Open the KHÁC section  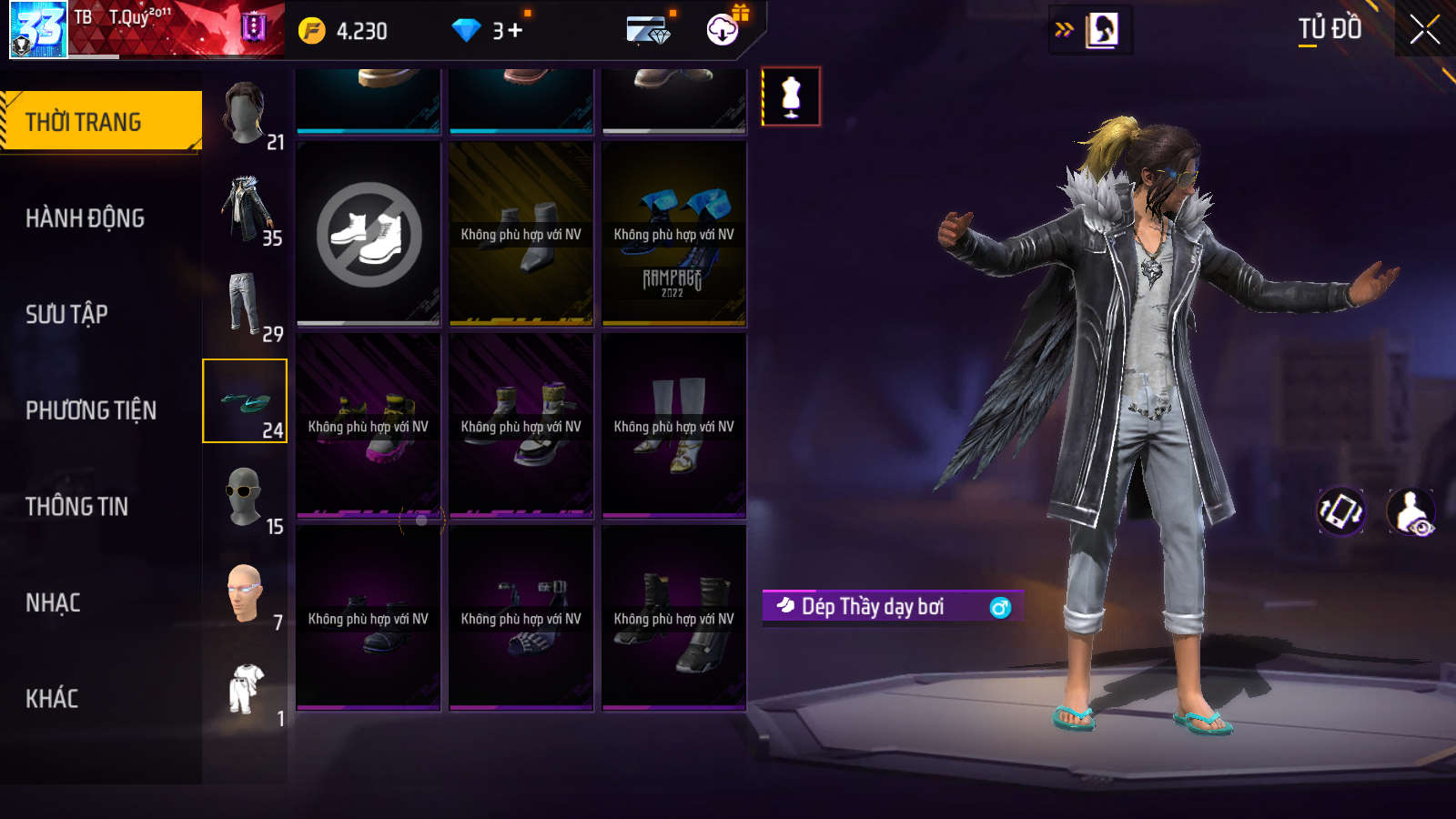[x=53, y=699]
